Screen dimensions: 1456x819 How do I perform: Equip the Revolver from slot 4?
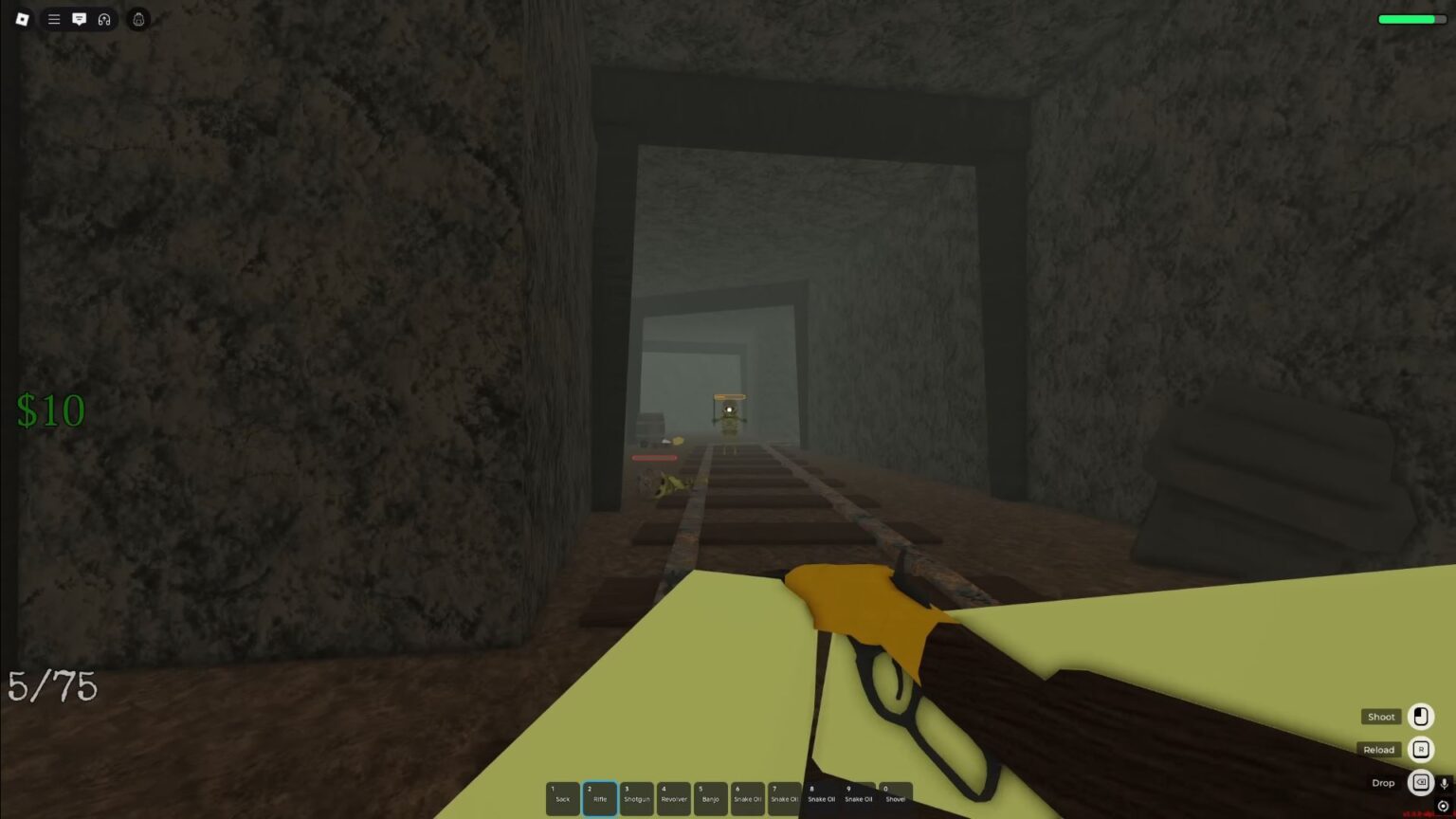pos(673,798)
